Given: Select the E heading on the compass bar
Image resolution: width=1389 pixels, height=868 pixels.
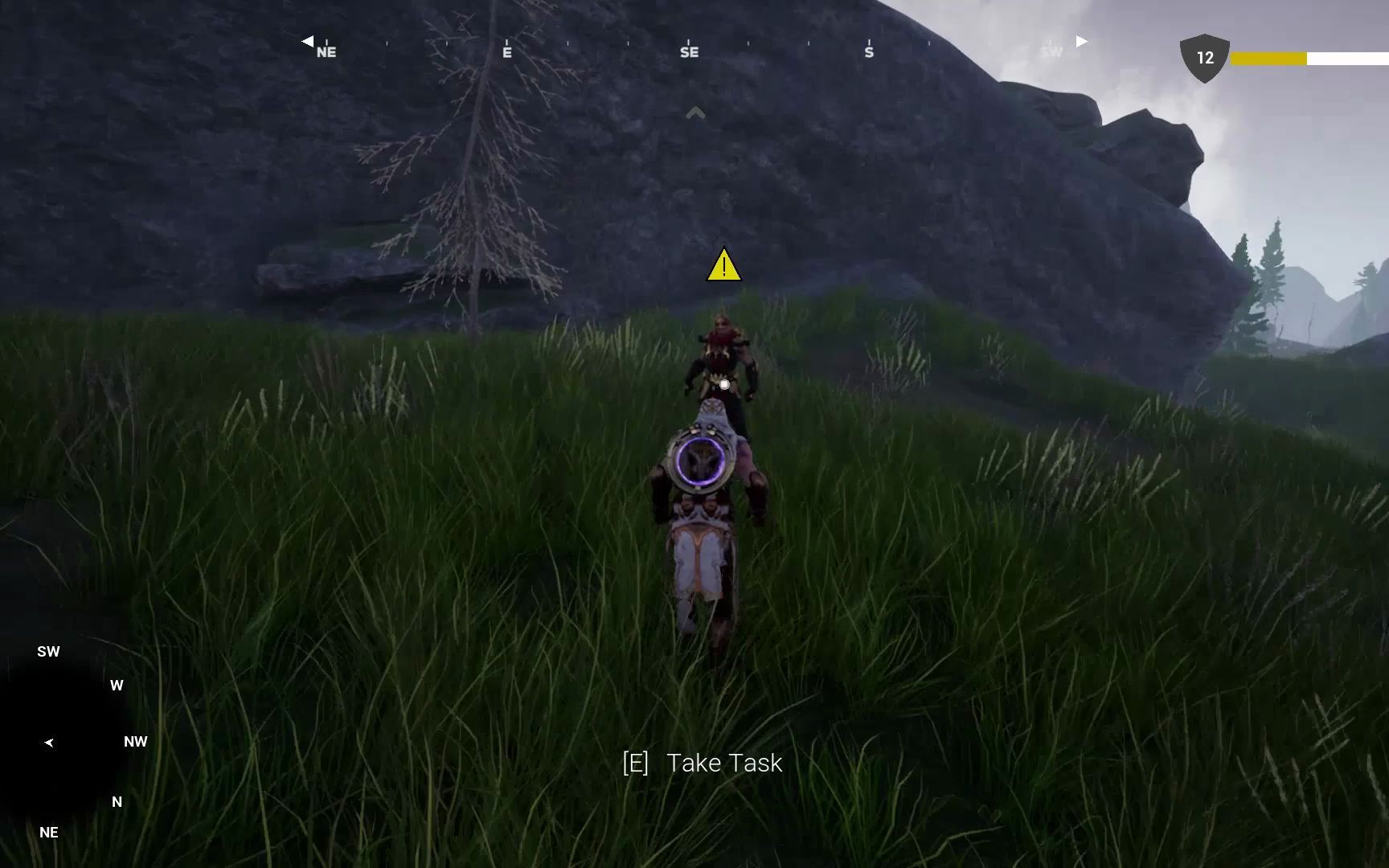Looking at the screenshot, I should pos(506,51).
